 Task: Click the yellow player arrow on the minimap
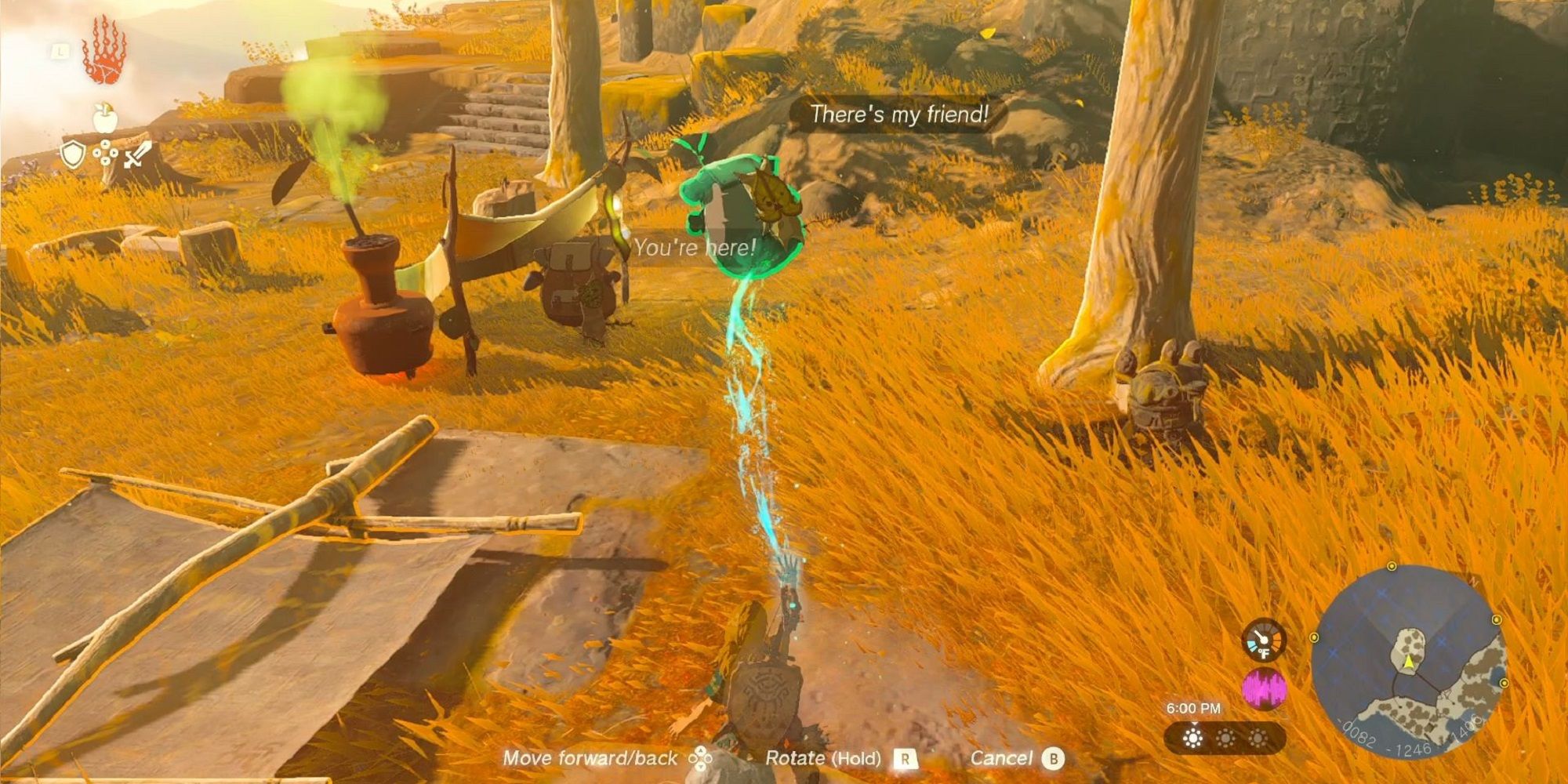(x=1408, y=662)
